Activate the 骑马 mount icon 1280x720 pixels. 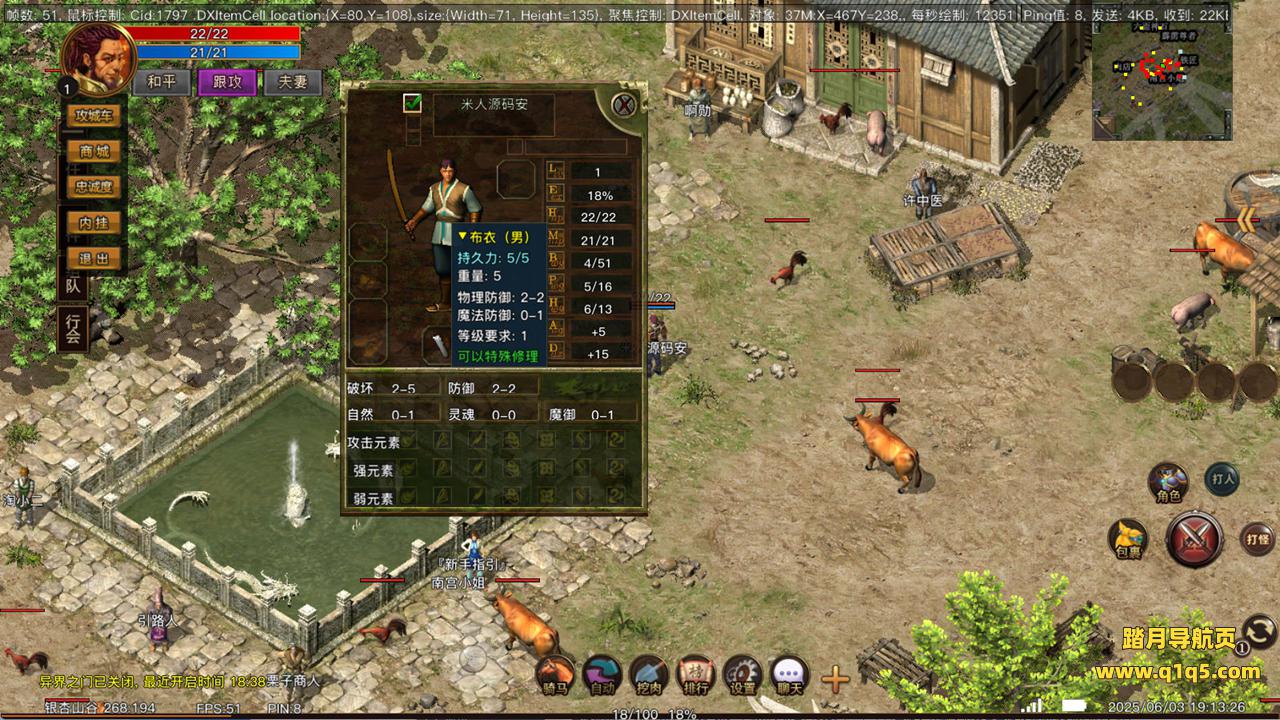(x=555, y=676)
